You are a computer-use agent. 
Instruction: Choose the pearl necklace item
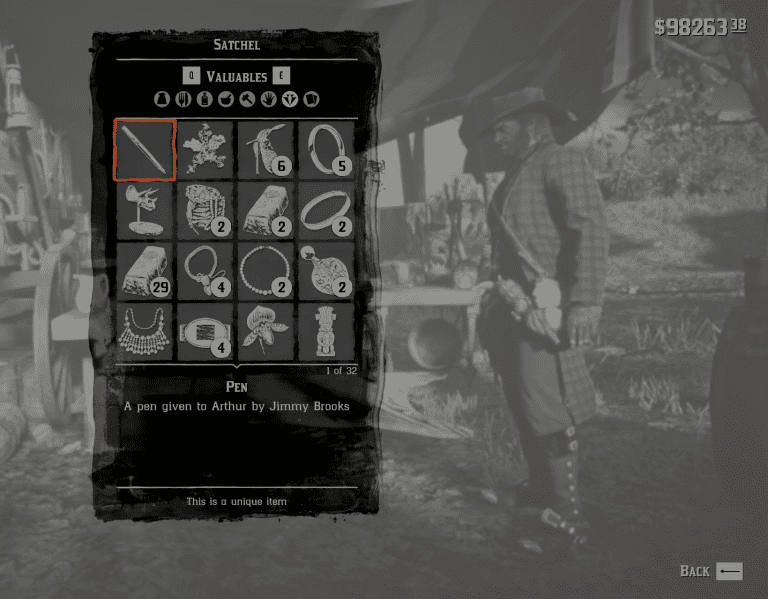point(266,270)
